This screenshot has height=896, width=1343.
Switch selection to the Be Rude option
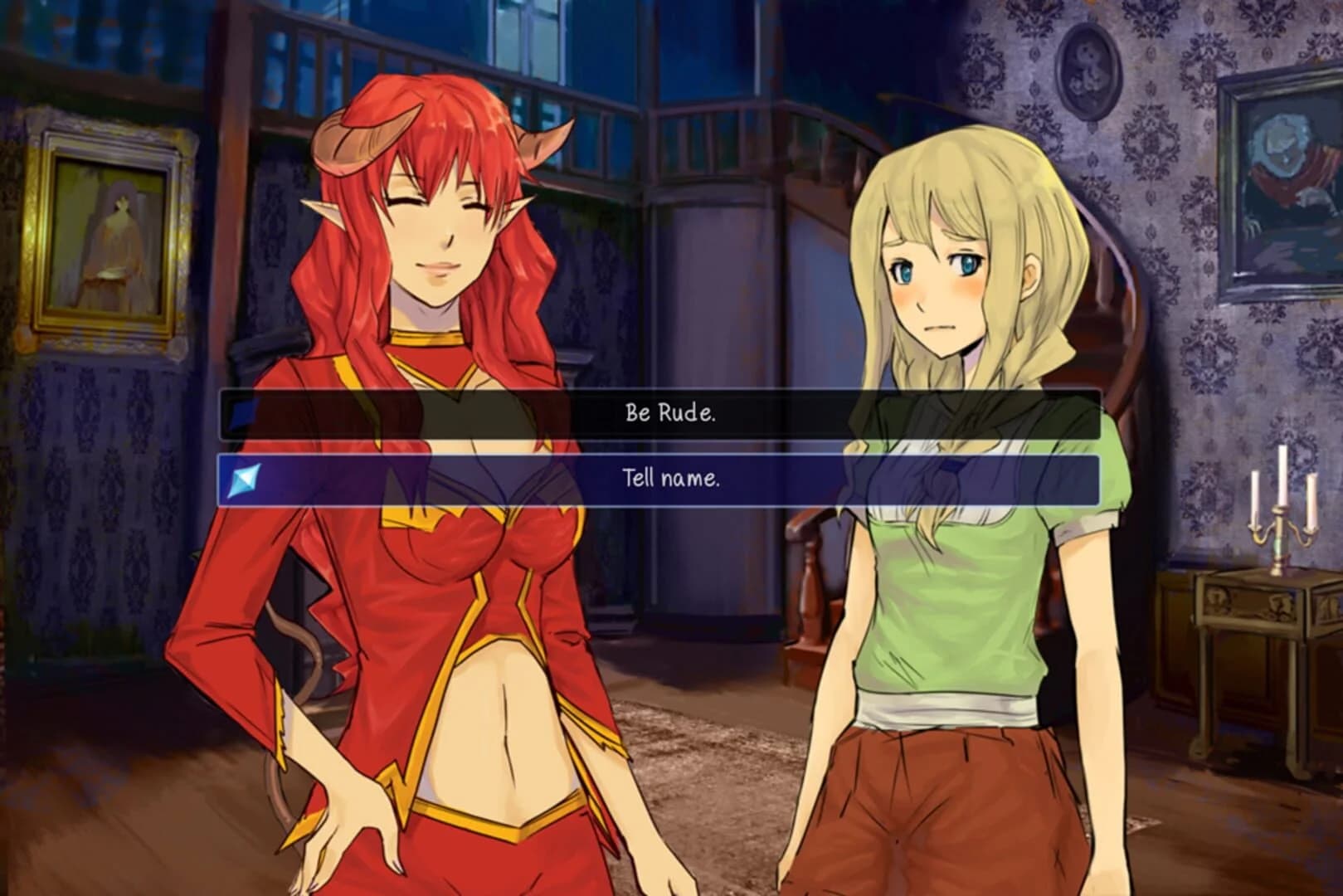pos(670,411)
